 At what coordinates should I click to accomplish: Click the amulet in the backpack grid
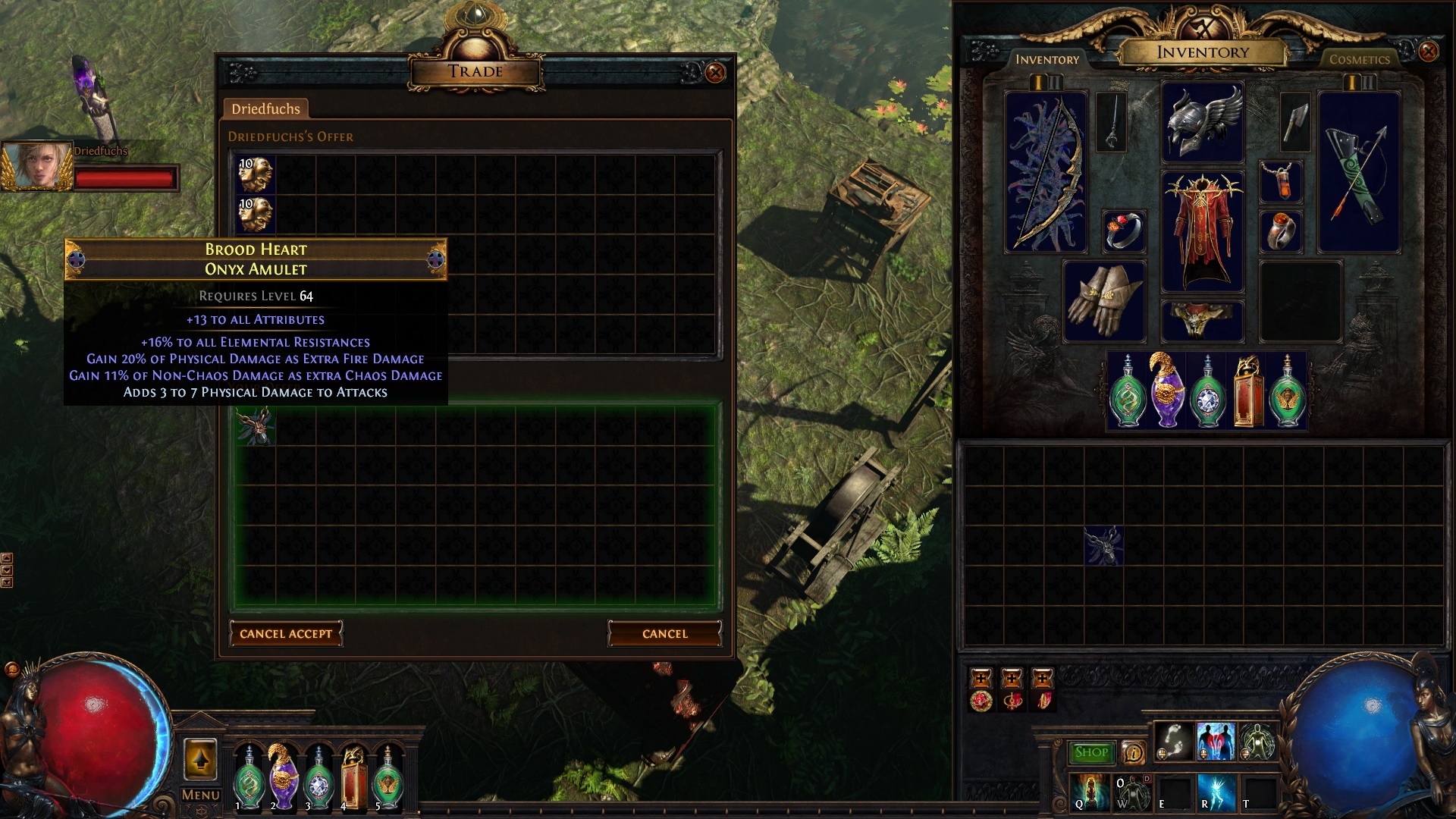1103,545
